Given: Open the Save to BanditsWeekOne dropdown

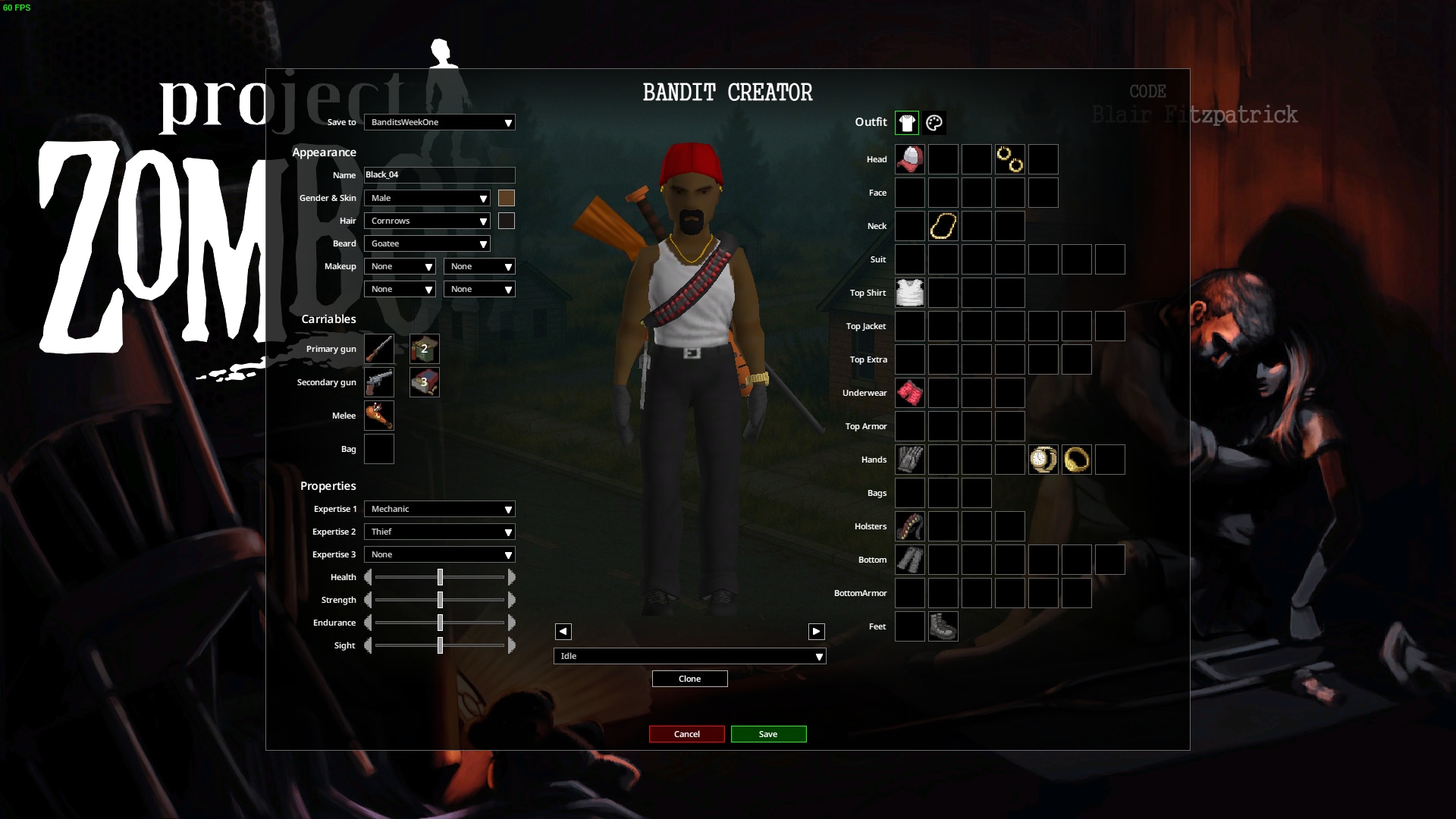Looking at the screenshot, I should (439, 122).
